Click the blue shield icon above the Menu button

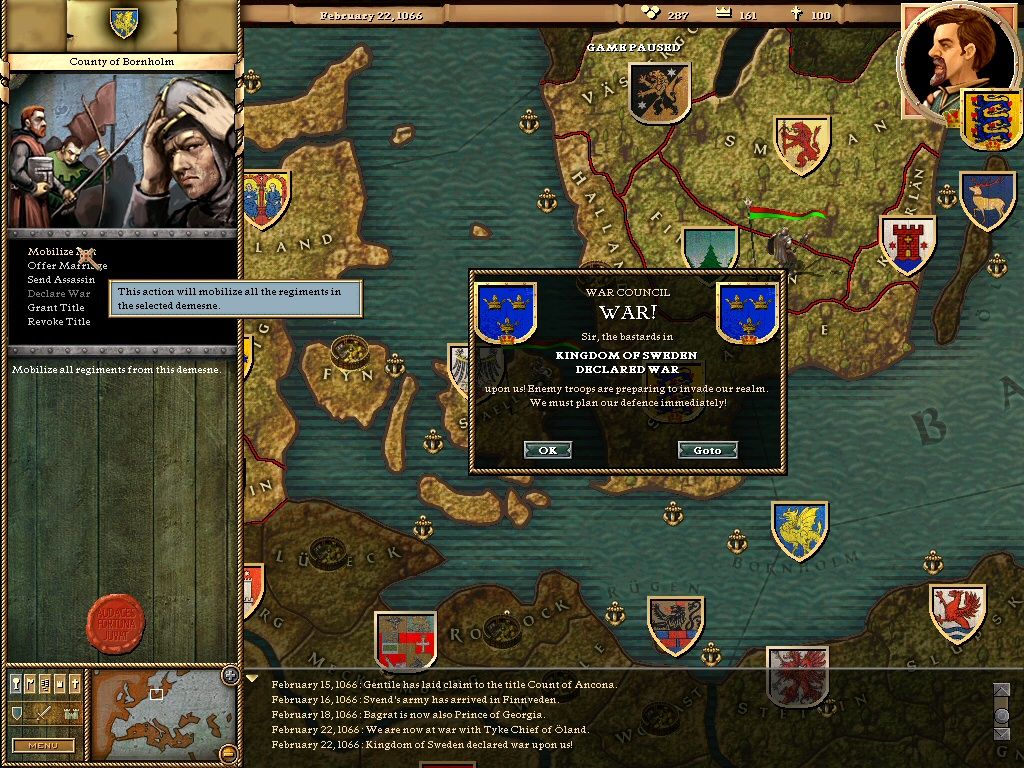pos(17,714)
